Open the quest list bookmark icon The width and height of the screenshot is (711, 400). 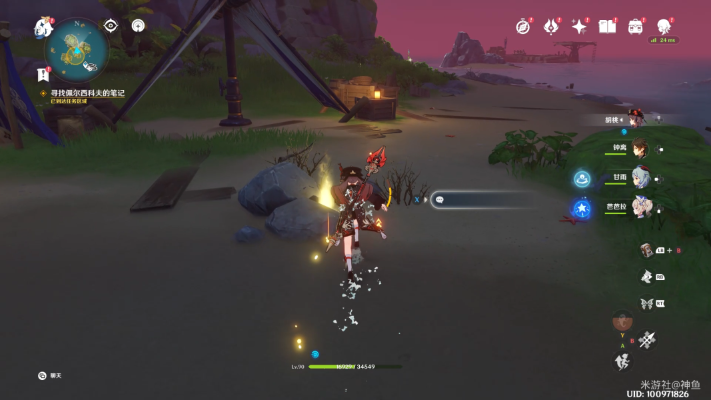(x=43, y=73)
